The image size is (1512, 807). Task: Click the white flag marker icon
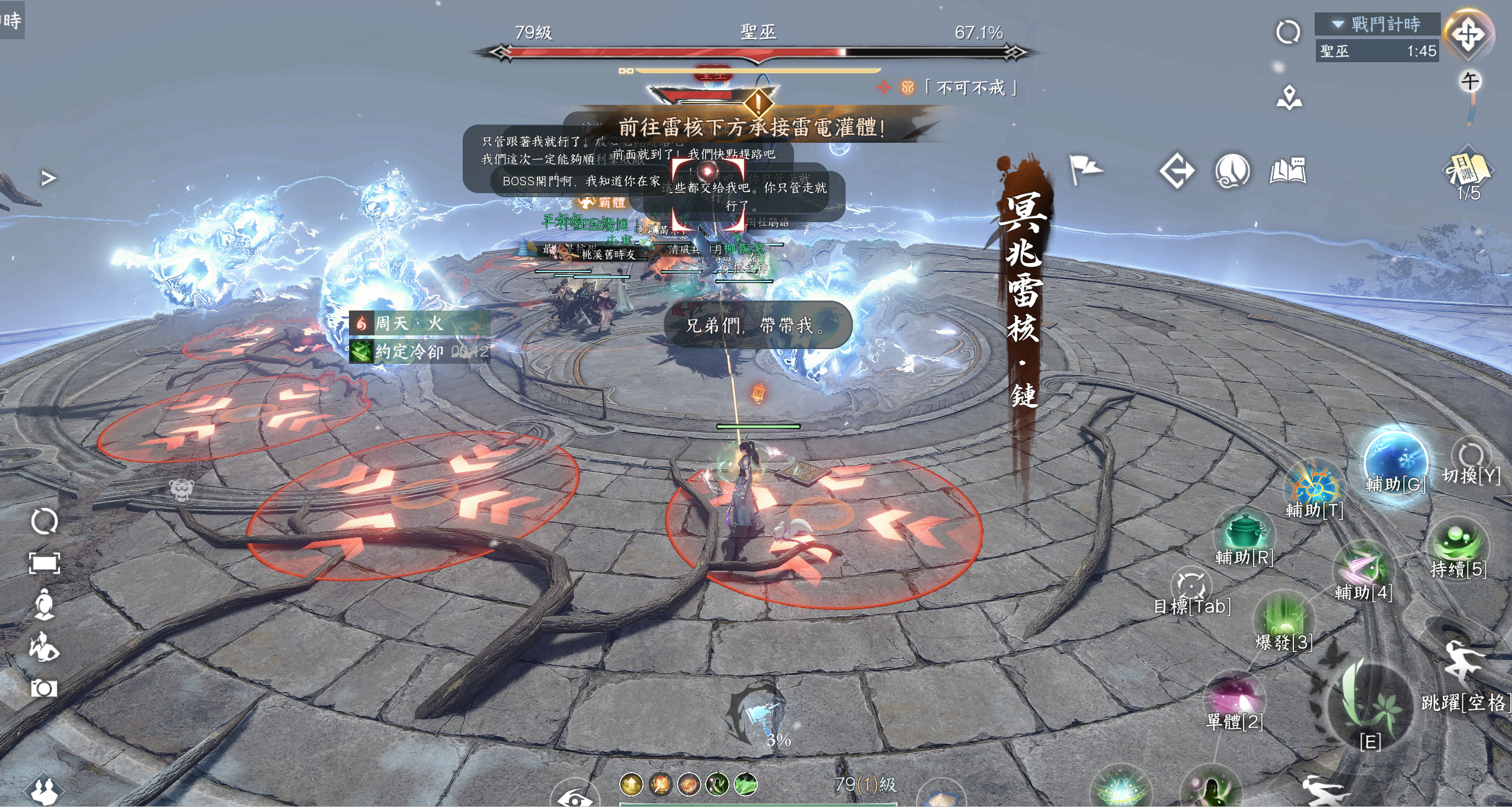1085,170
